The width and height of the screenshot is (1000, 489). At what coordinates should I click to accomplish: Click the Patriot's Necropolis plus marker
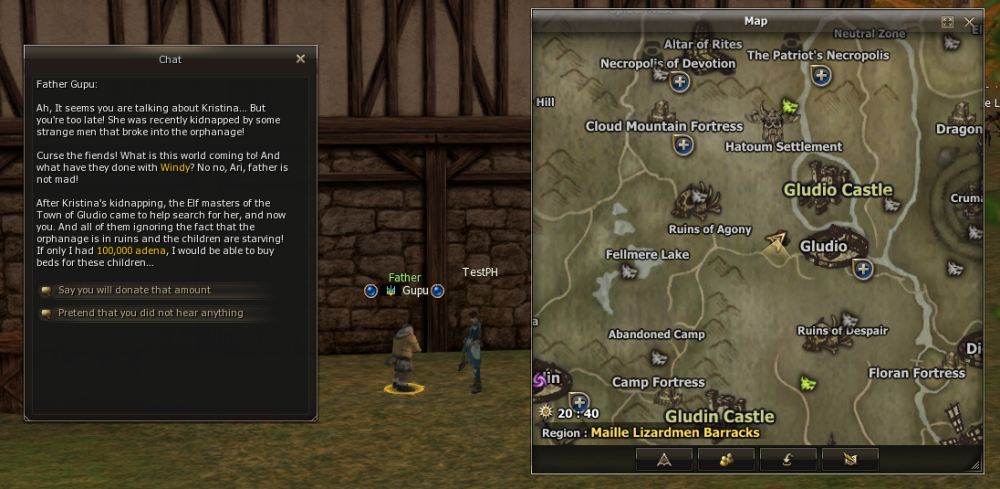pyautogui.click(x=822, y=75)
